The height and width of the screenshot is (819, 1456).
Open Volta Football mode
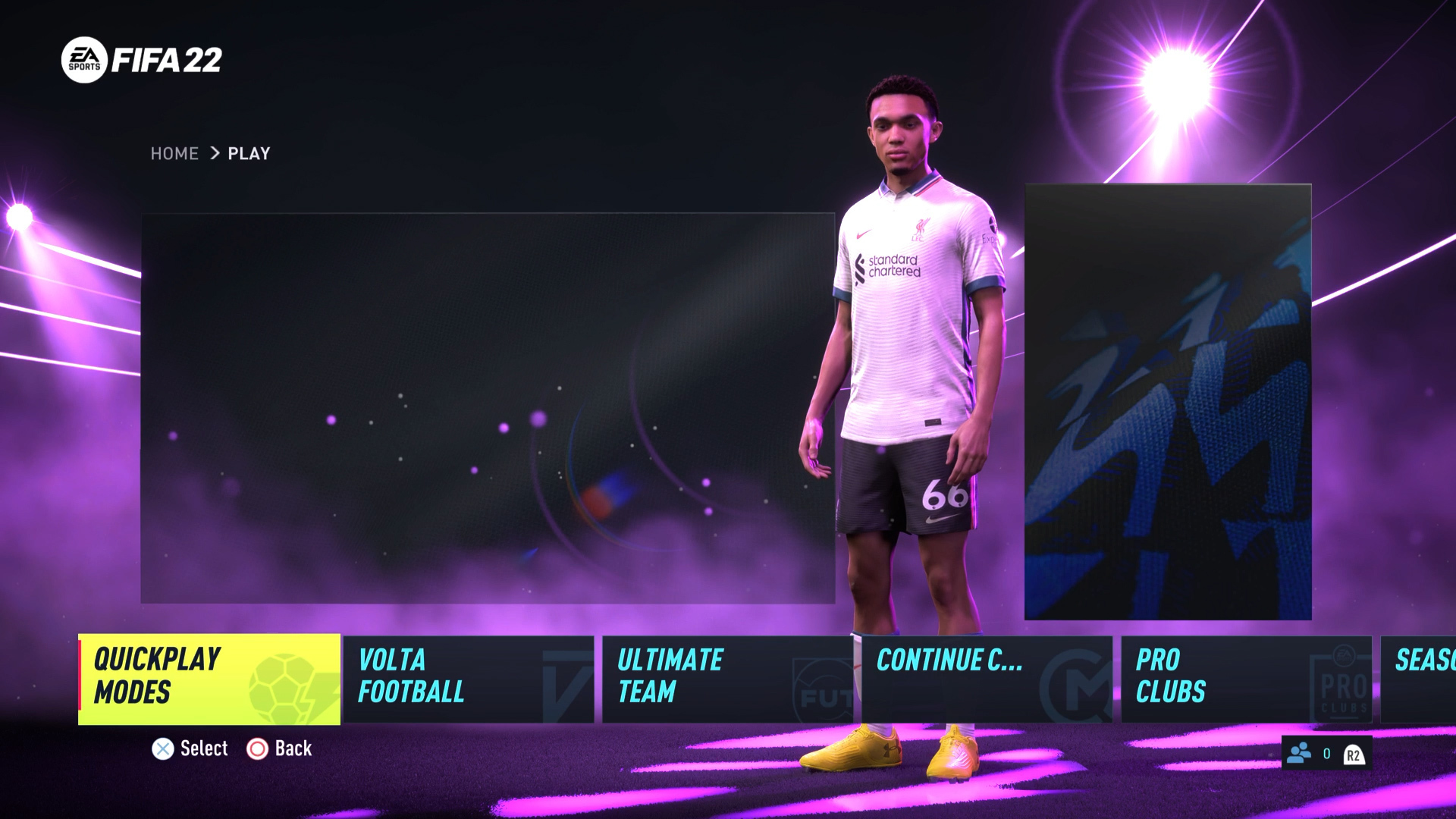(x=468, y=679)
